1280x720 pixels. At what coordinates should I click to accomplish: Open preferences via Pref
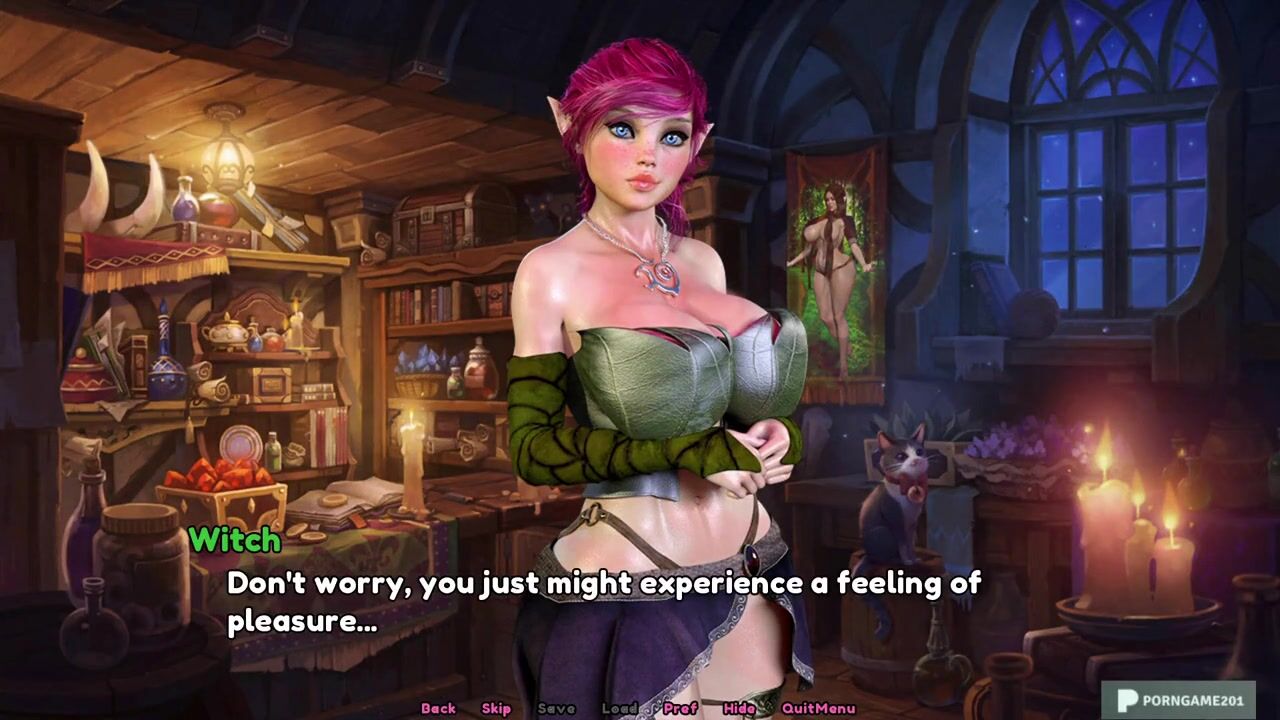point(680,708)
